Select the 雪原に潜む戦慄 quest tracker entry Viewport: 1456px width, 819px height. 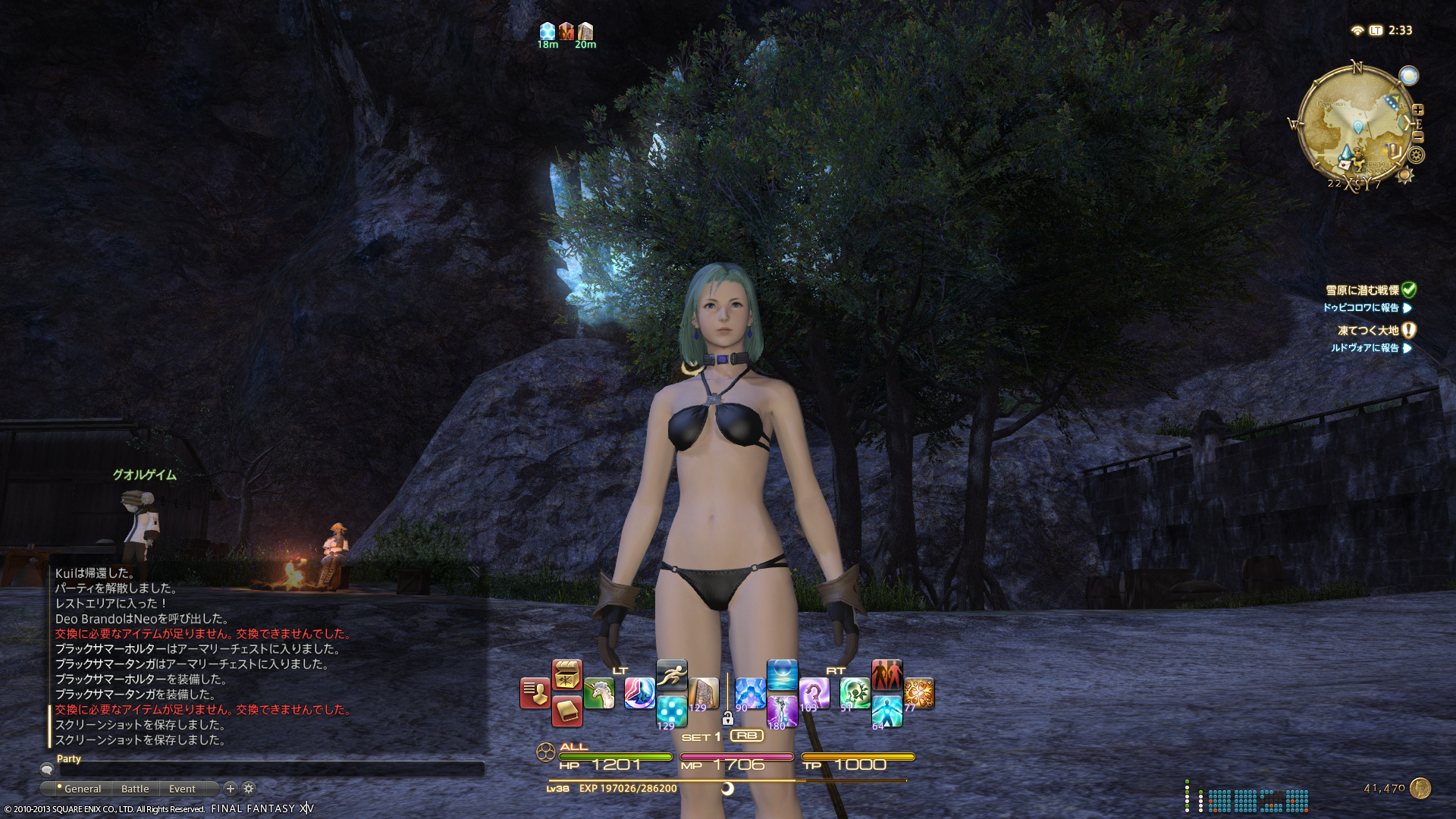(x=1362, y=290)
